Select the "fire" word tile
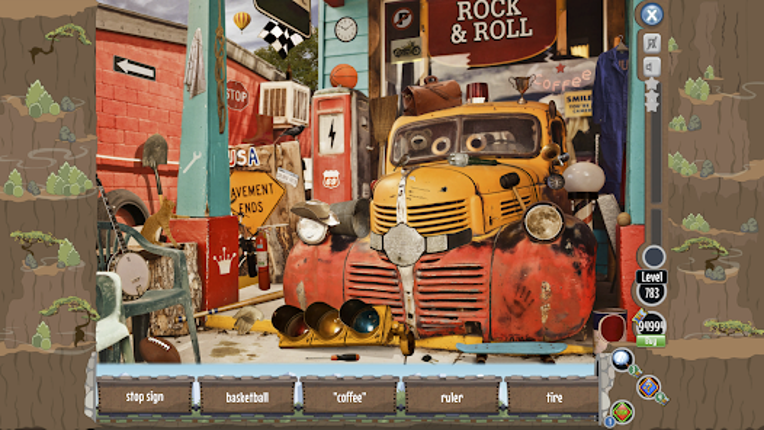Viewport: 764px width, 430px height. pyautogui.click(x=553, y=396)
